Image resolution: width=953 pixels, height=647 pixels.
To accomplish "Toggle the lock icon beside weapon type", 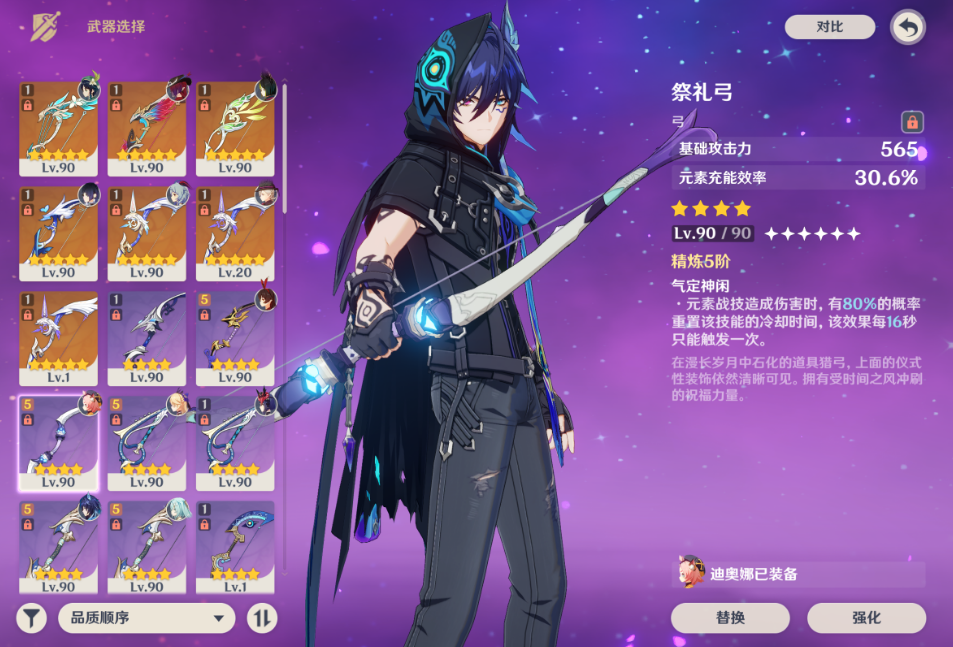I will point(911,122).
